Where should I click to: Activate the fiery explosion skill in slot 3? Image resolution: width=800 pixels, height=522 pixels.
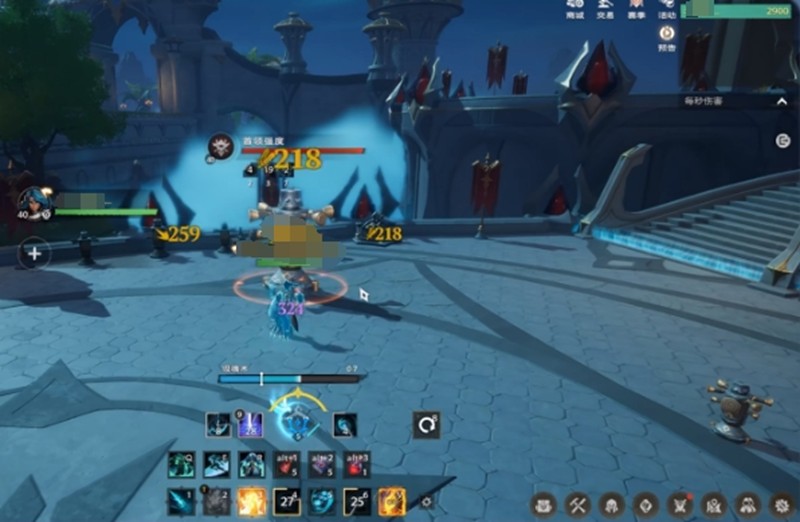tap(251, 500)
